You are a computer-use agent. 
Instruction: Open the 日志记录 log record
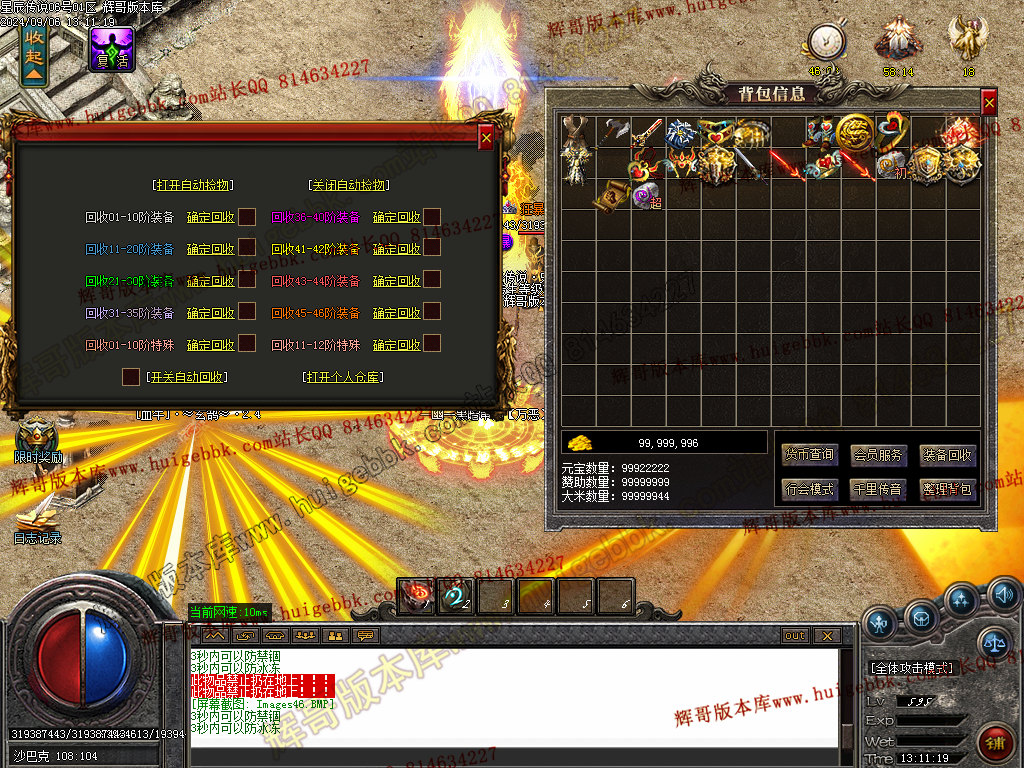click(37, 518)
